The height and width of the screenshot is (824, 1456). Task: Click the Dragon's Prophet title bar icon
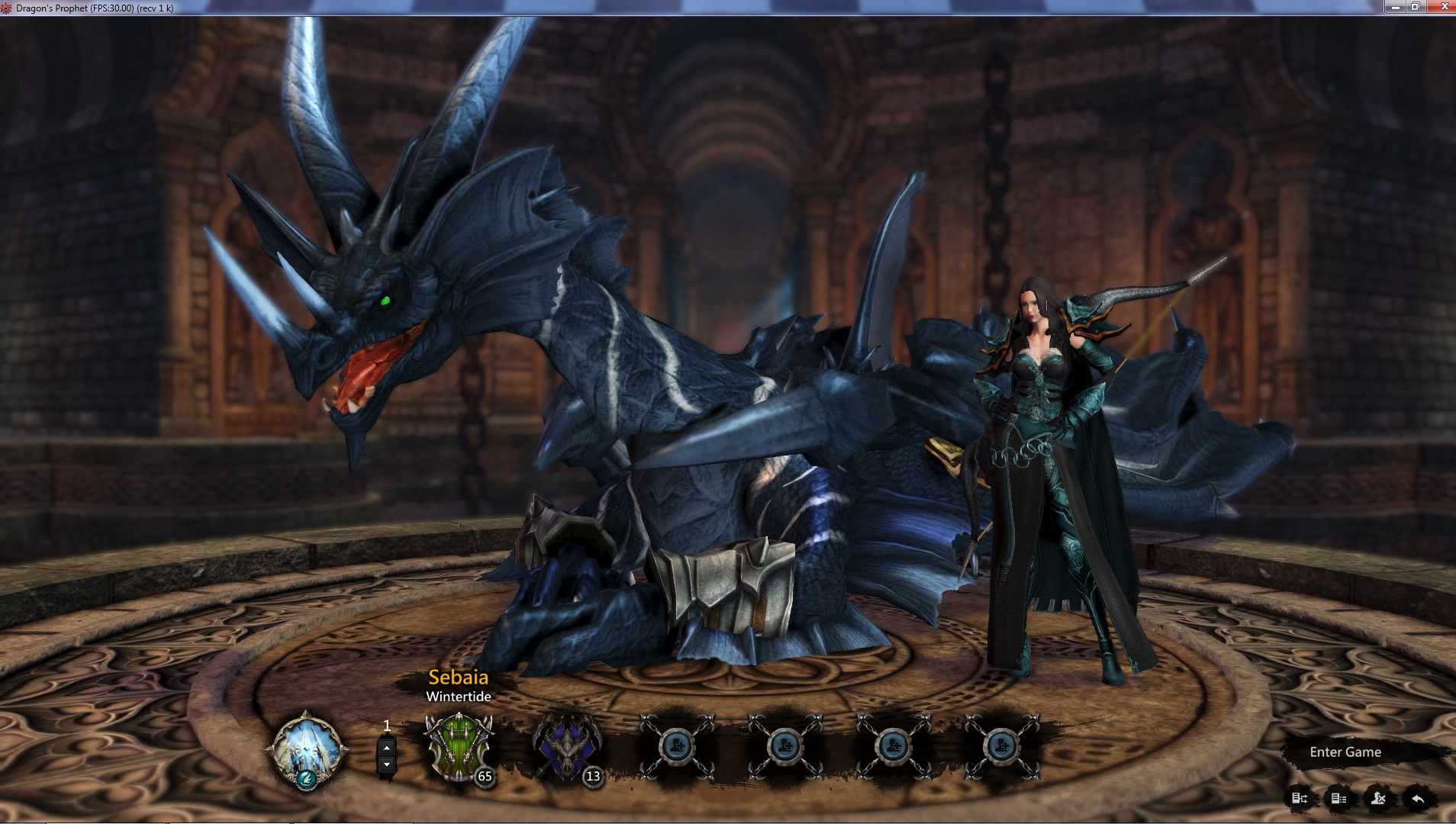point(8,7)
